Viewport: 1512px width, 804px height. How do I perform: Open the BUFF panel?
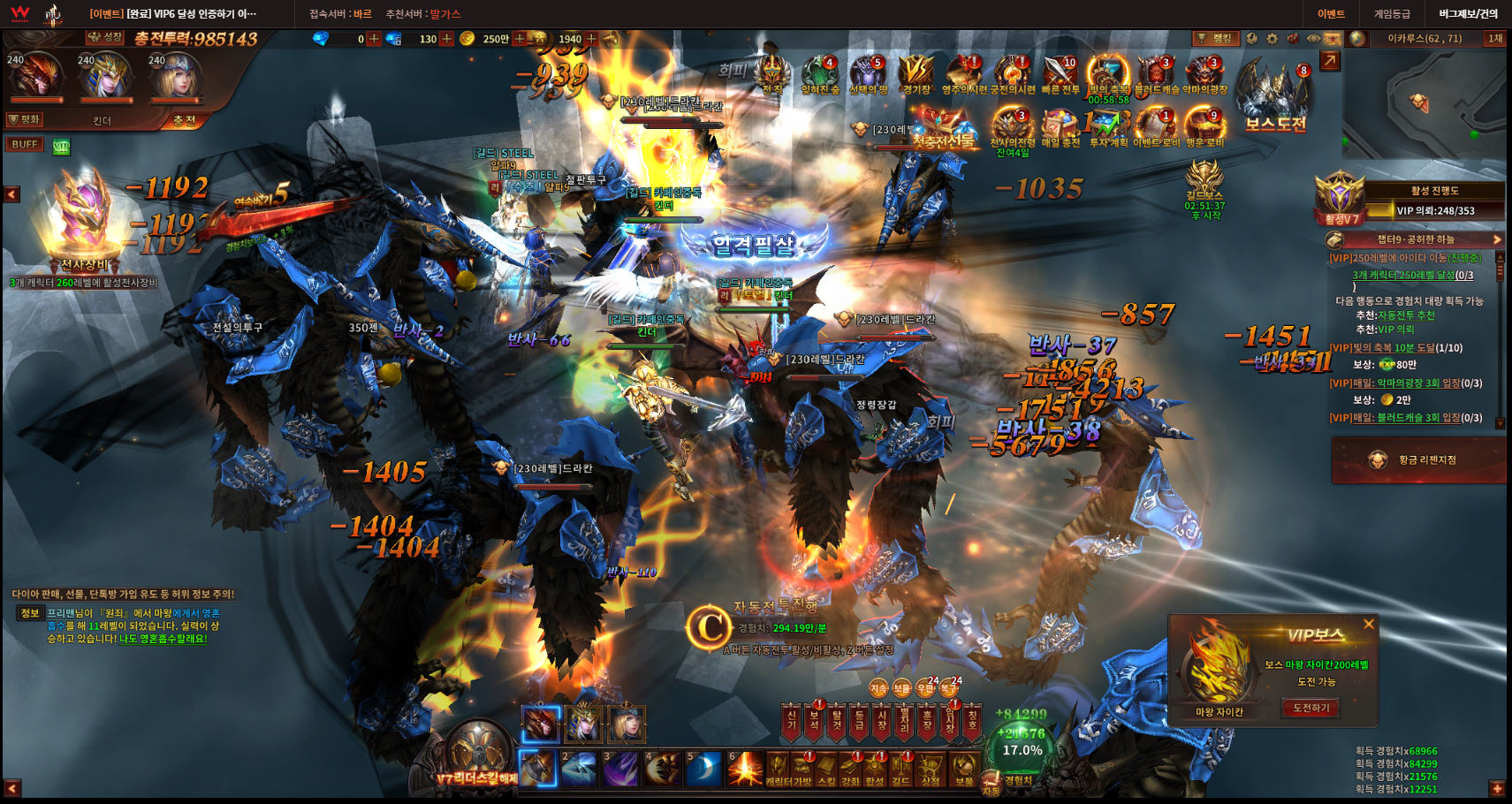(x=25, y=144)
